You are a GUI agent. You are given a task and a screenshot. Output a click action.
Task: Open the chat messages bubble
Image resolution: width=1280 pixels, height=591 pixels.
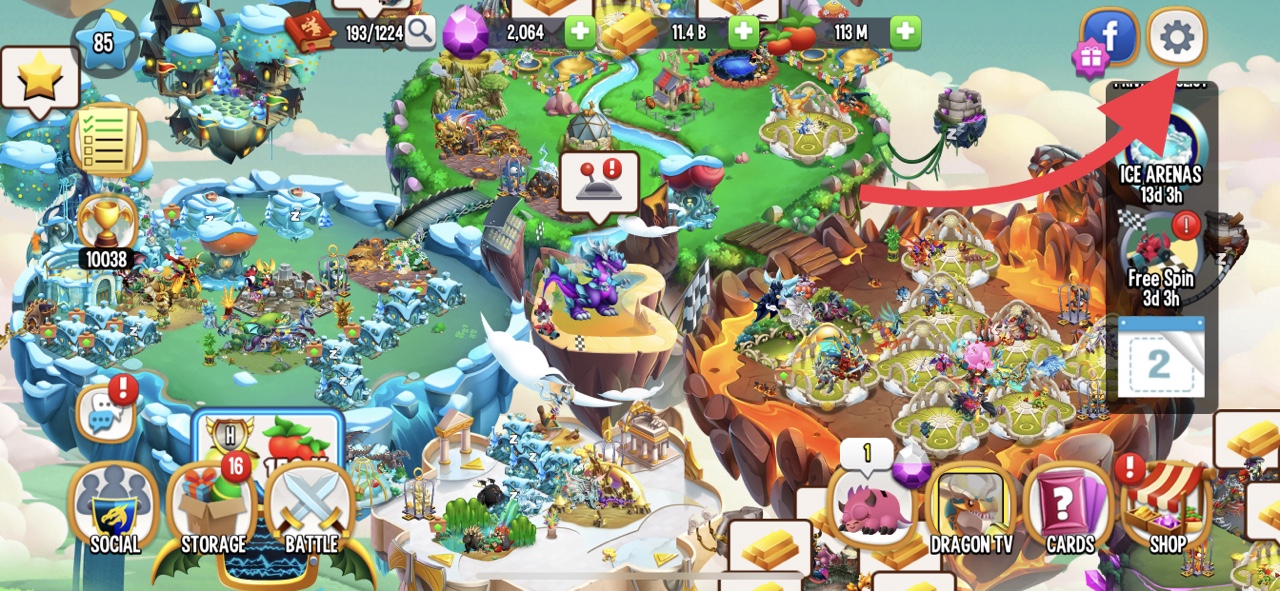[x=106, y=413]
